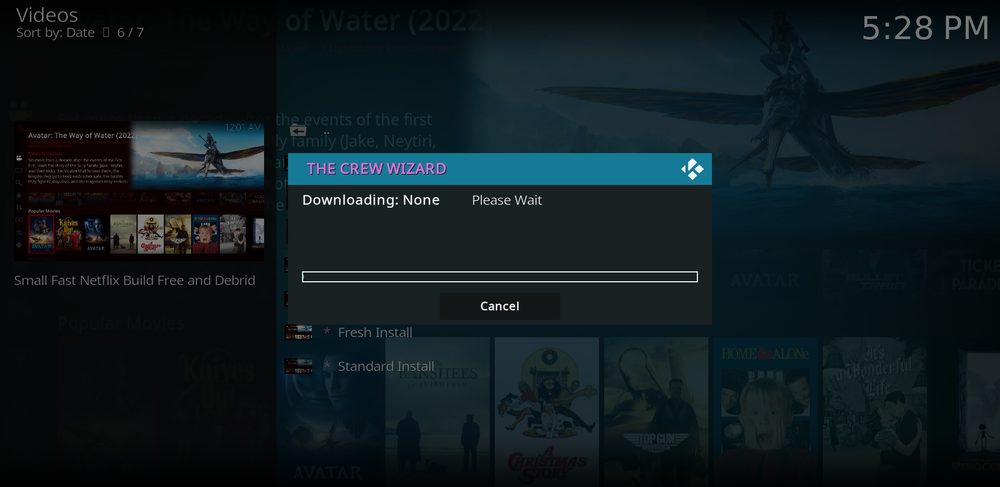Open the Netflix build preview thumbnail

tap(139, 191)
